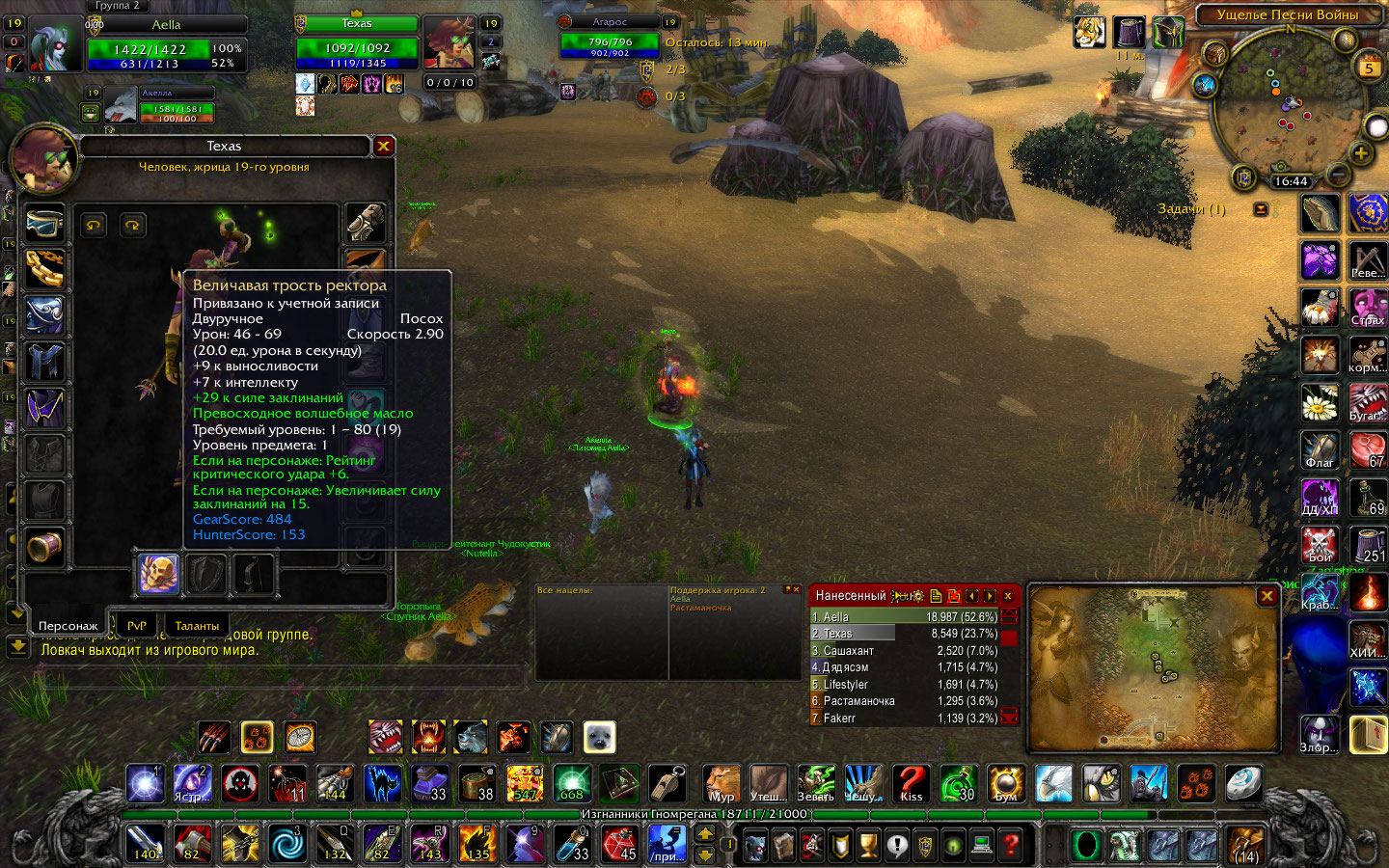Close the battlefield zone map panel
This screenshot has width=1389, height=868.
click(x=1267, y=597)
